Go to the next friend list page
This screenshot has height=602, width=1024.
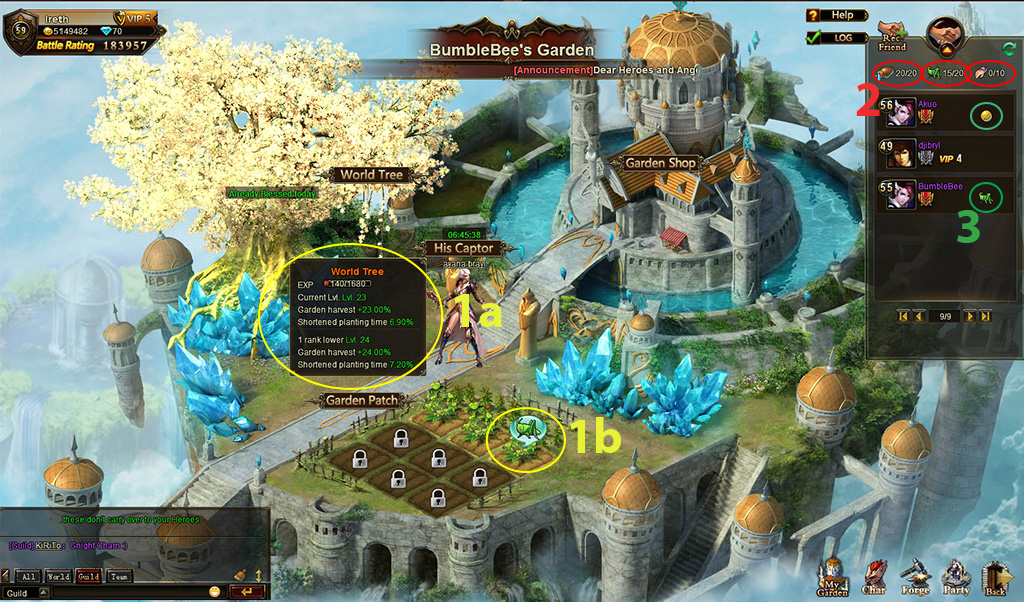click(968, 316)
